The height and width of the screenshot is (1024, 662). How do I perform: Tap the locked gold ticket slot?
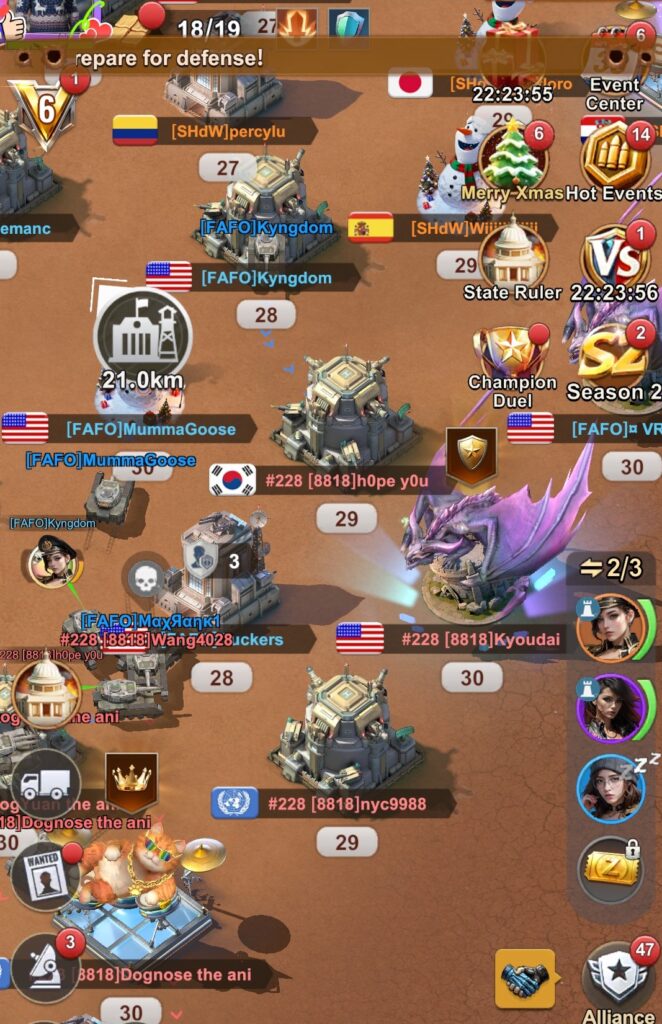(611, 868)
